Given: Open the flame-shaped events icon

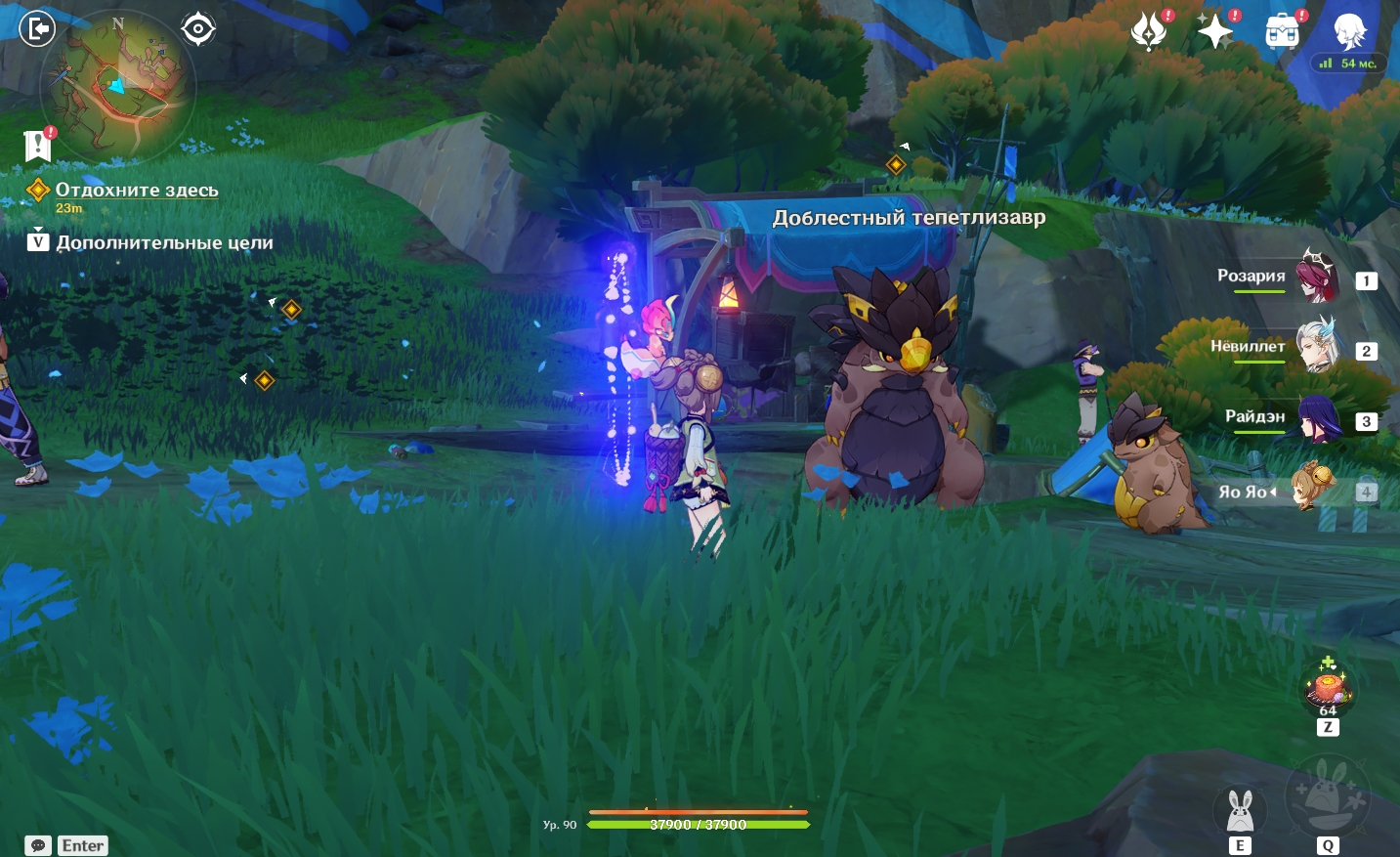Looking at the screenshot, I should point(1149,32).
